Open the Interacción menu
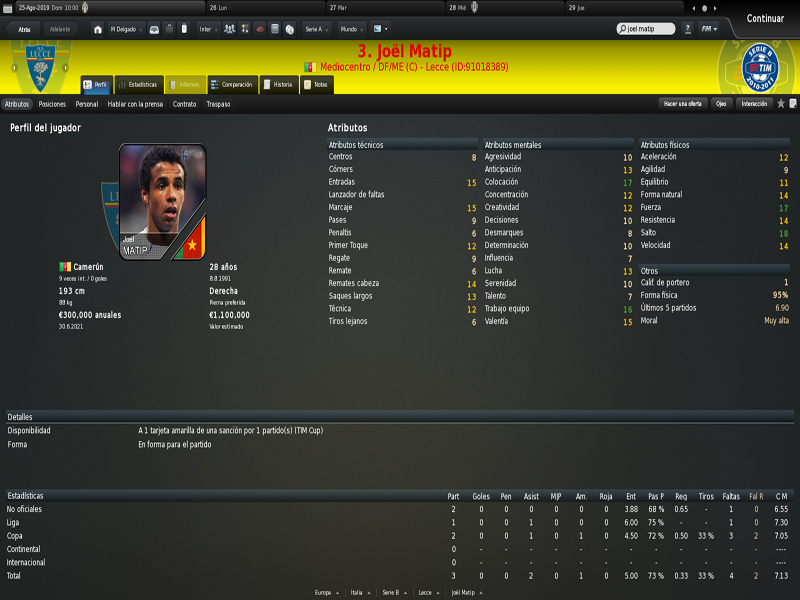800x600 pixels. [754, 104]
